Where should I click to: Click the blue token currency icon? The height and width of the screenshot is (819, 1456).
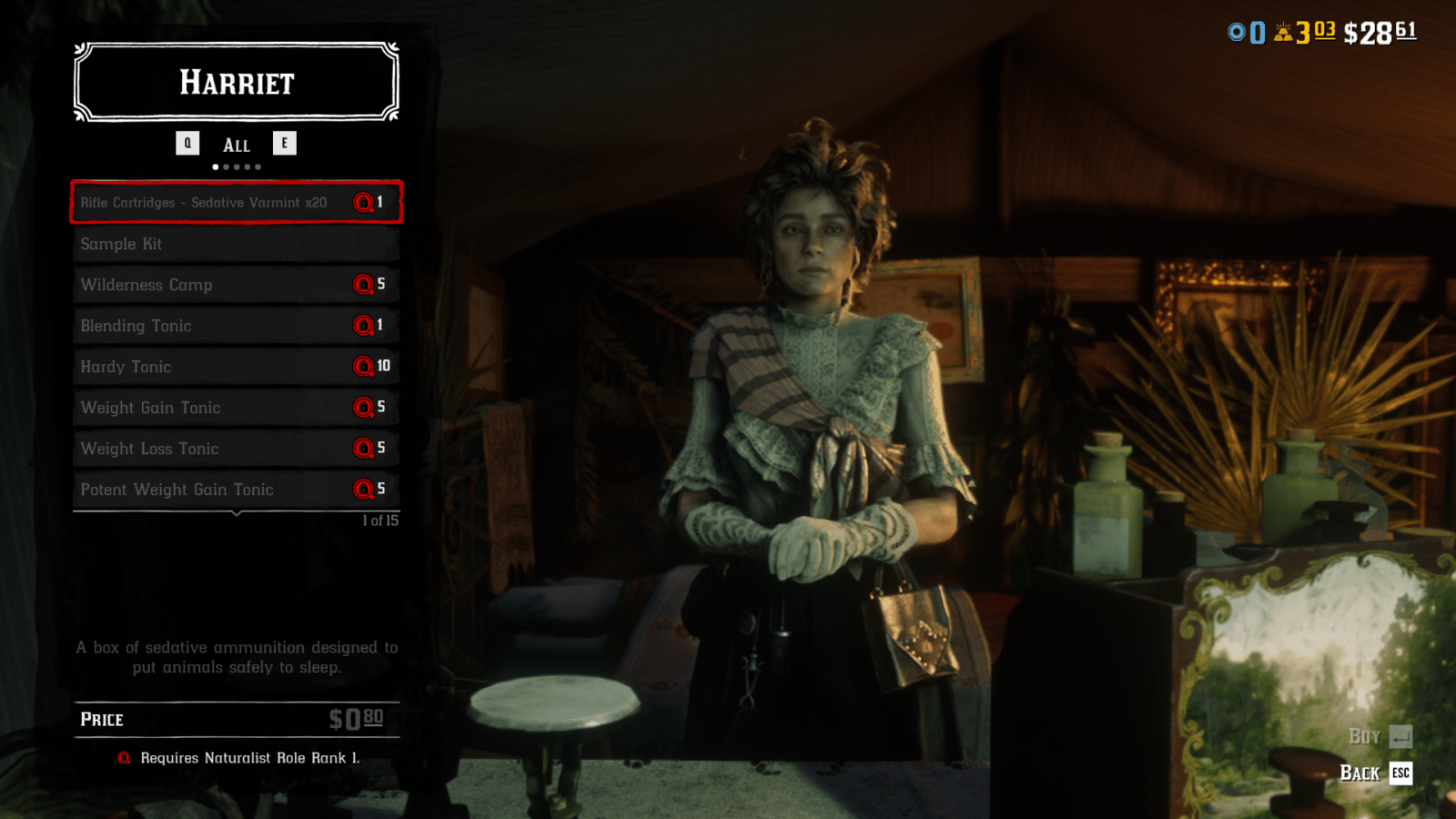(1235, 32)
